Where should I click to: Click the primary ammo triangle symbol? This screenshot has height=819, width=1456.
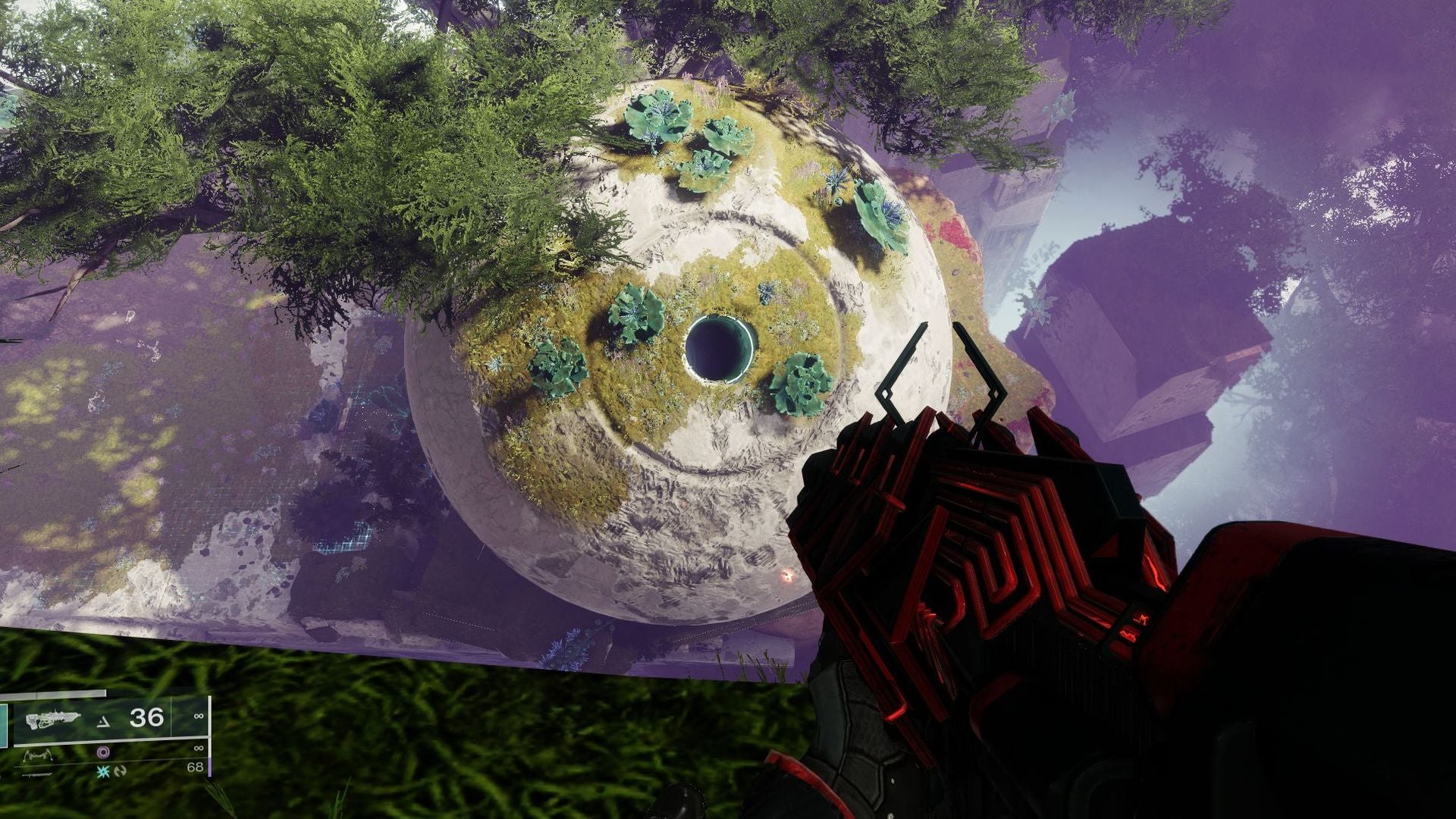103,720
